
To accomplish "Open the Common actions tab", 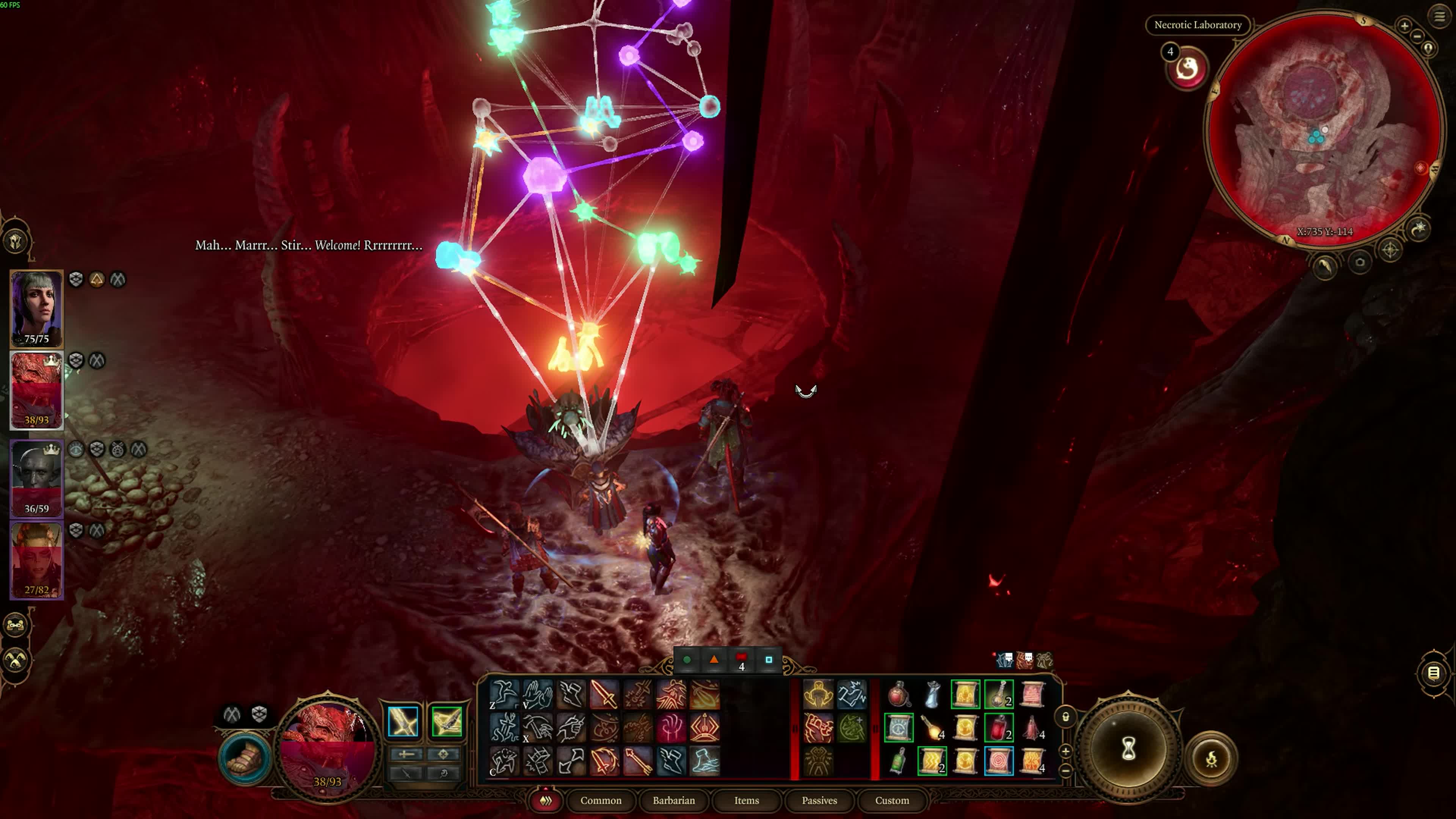I will pyautogui.click(x=600, y=800).
